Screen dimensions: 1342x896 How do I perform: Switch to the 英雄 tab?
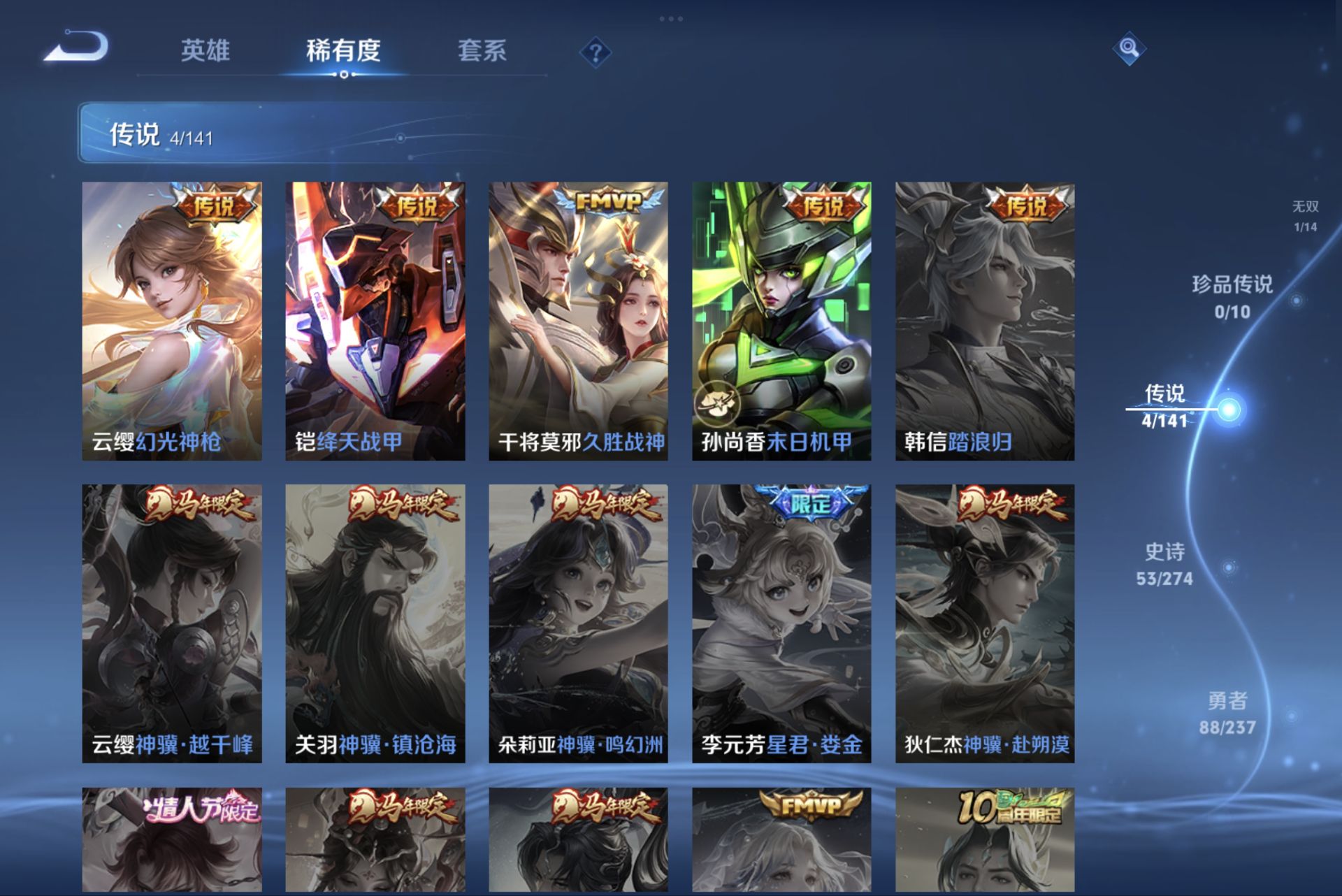tap(206, 52)
